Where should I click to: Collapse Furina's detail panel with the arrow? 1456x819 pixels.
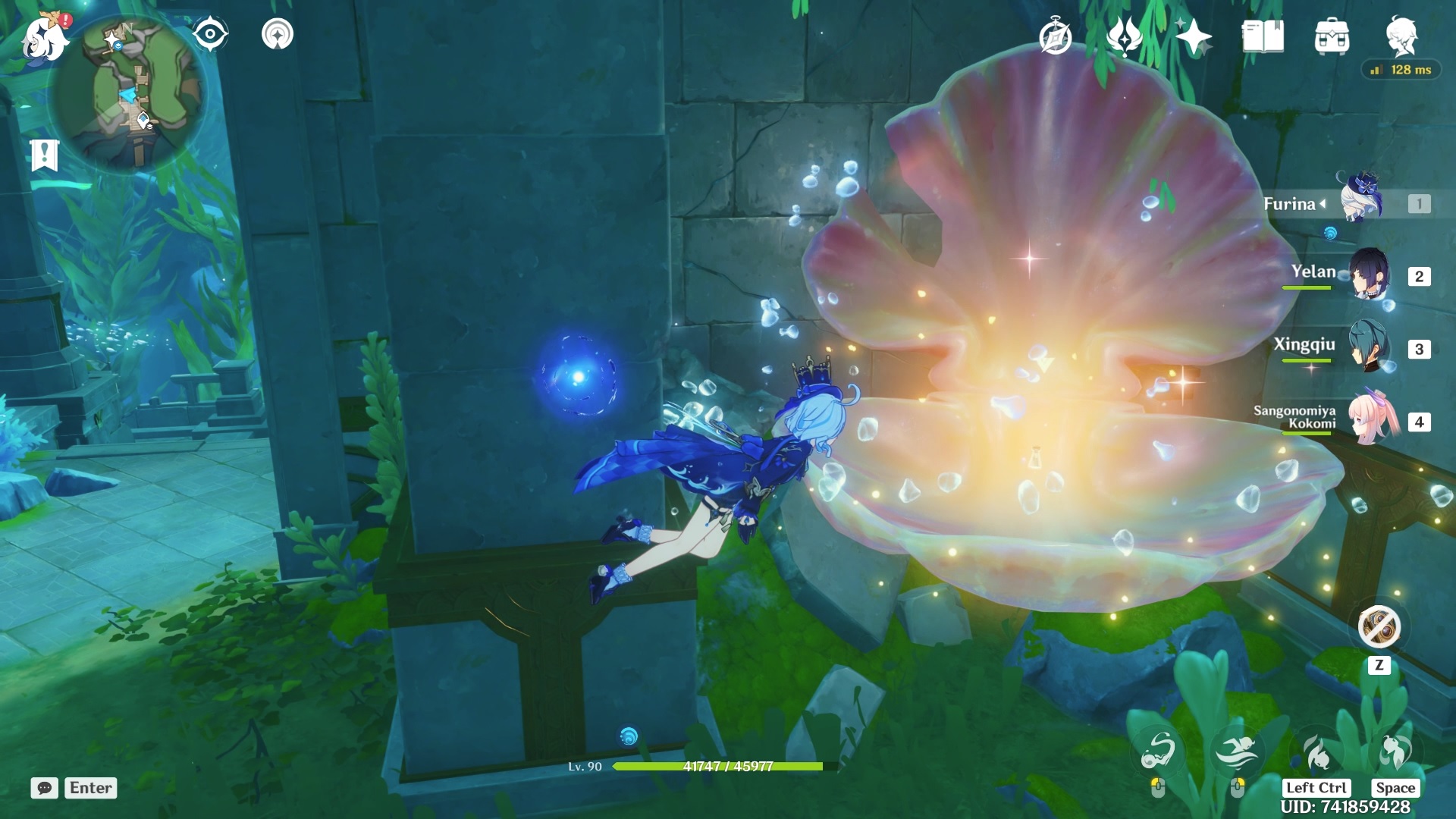(x=1322, y=203)
